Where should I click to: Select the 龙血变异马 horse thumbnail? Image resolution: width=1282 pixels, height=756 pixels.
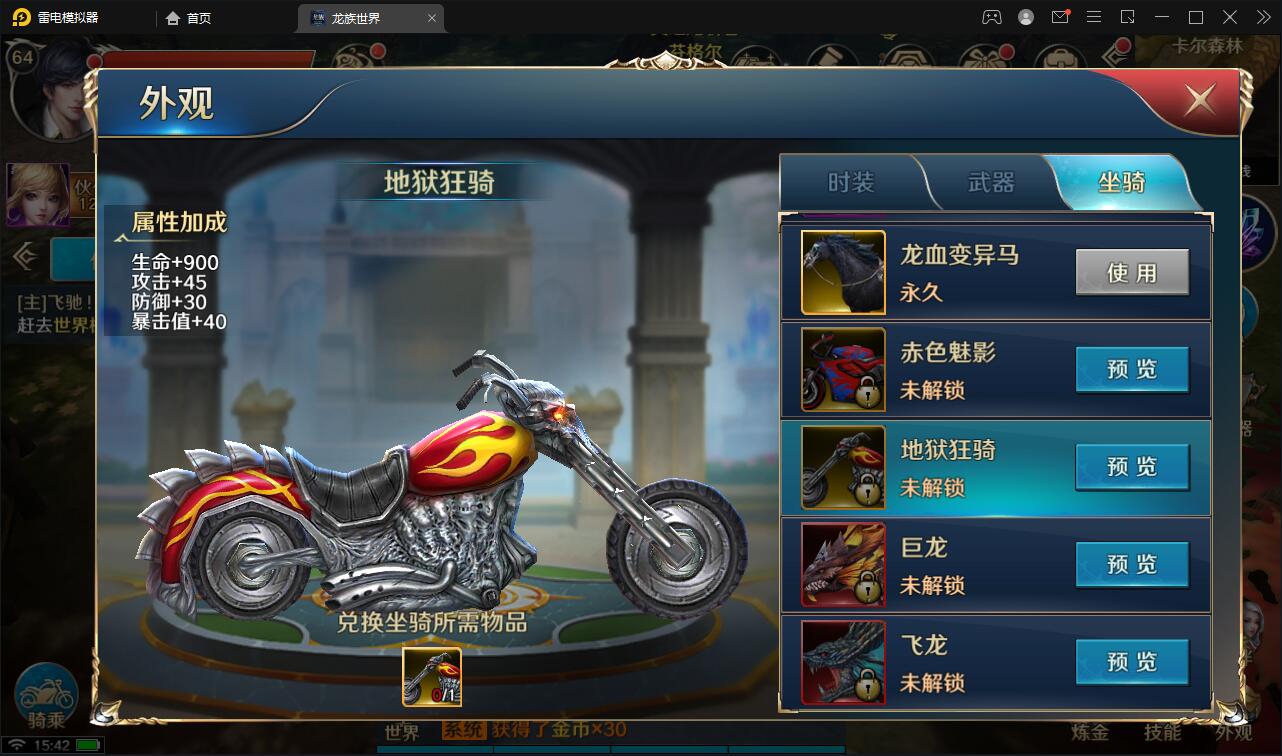(x=843, y=272)
